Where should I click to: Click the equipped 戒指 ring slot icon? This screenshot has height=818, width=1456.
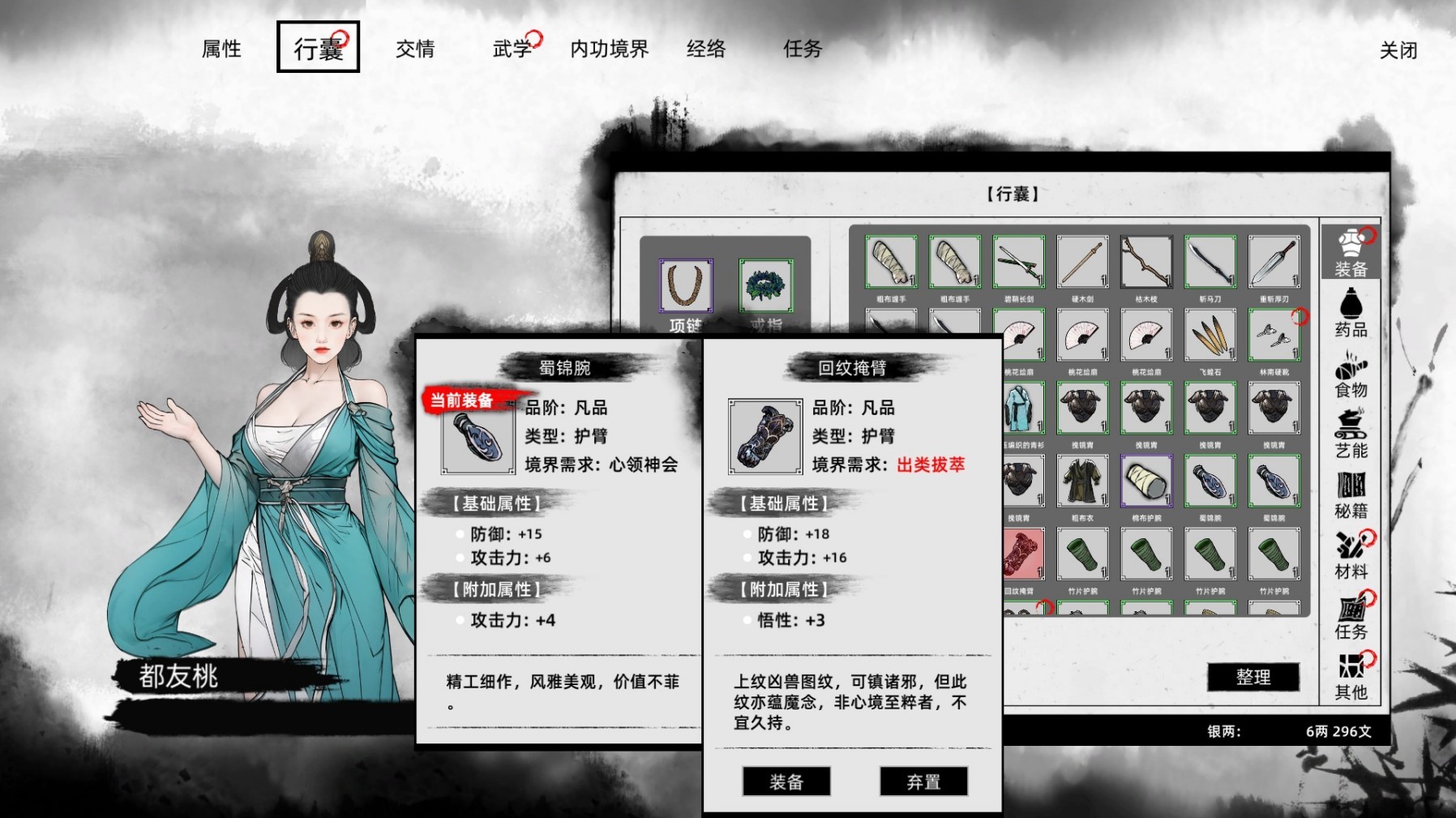tap(766, 284)
